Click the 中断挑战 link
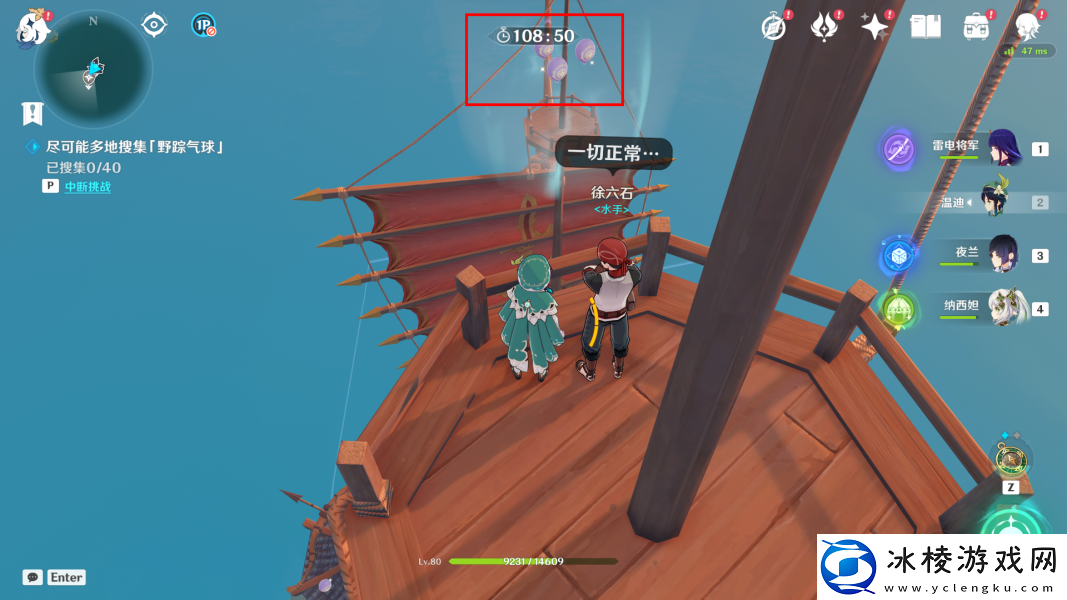Image resolution: width=1067 pixels, height=600 pixels. point(88,186)
